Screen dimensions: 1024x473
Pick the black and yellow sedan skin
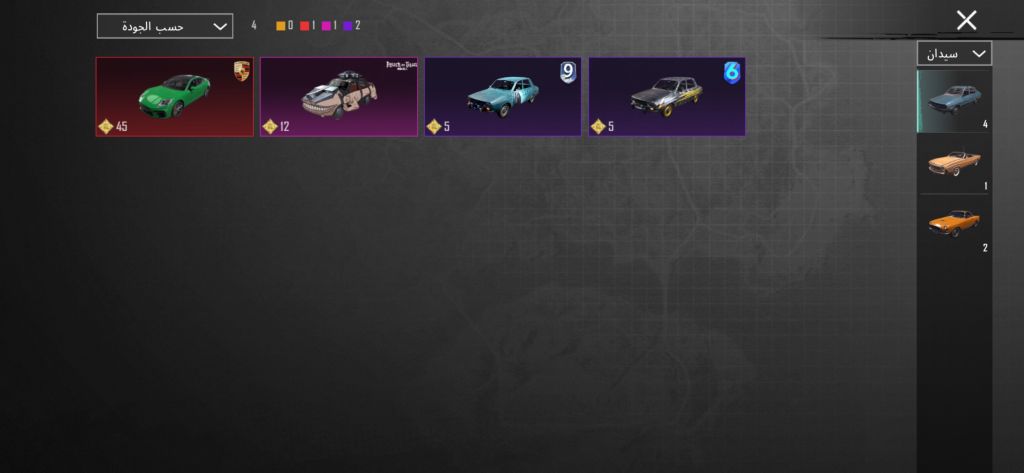667,96
